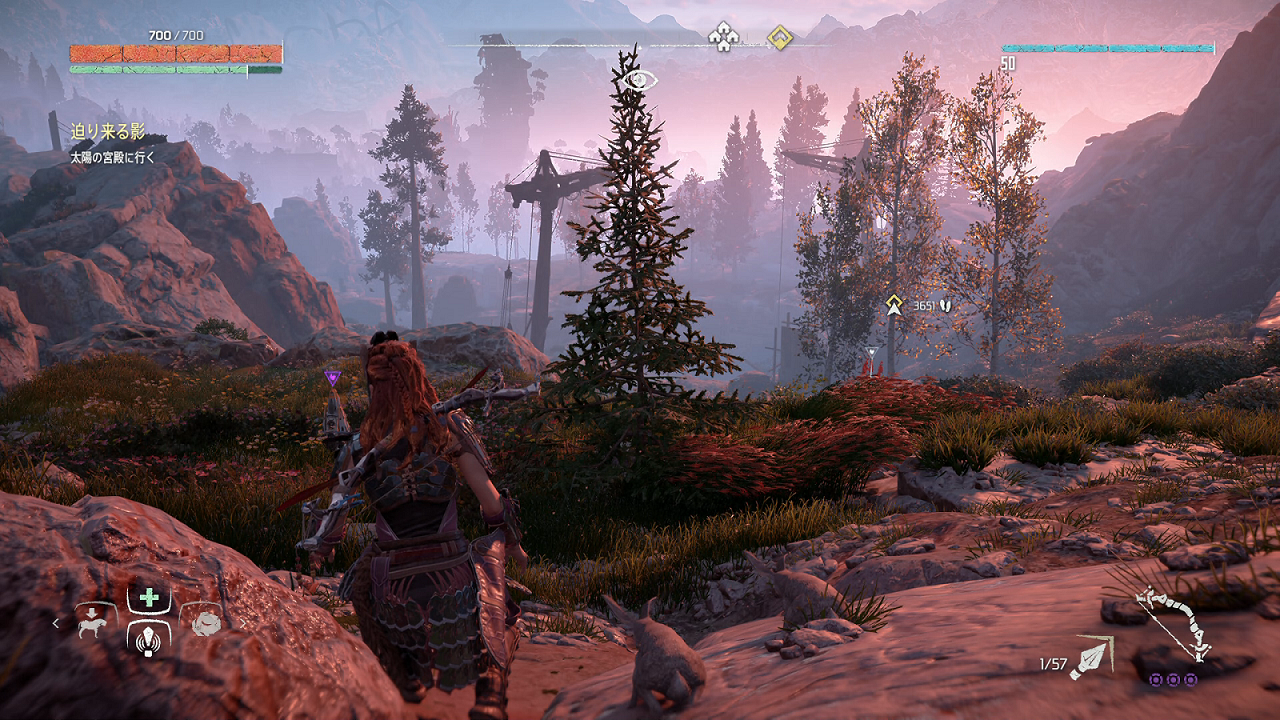Viewport: 1280px width, 720px height.
Task: Activate the lure call tool icon
Action: [x=149, y=637]
